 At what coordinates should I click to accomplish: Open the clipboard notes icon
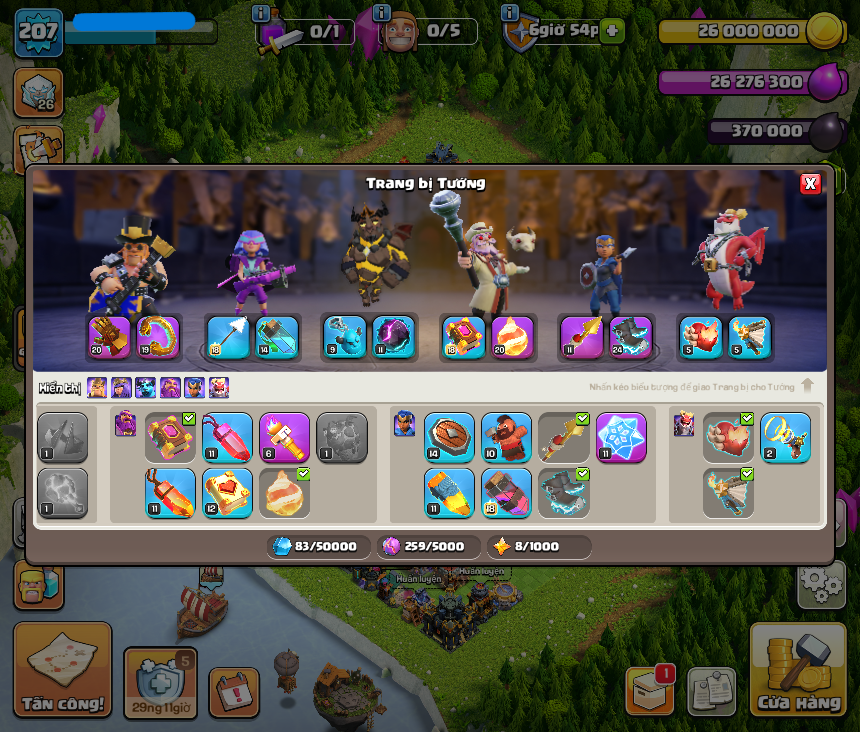[711, 691]
